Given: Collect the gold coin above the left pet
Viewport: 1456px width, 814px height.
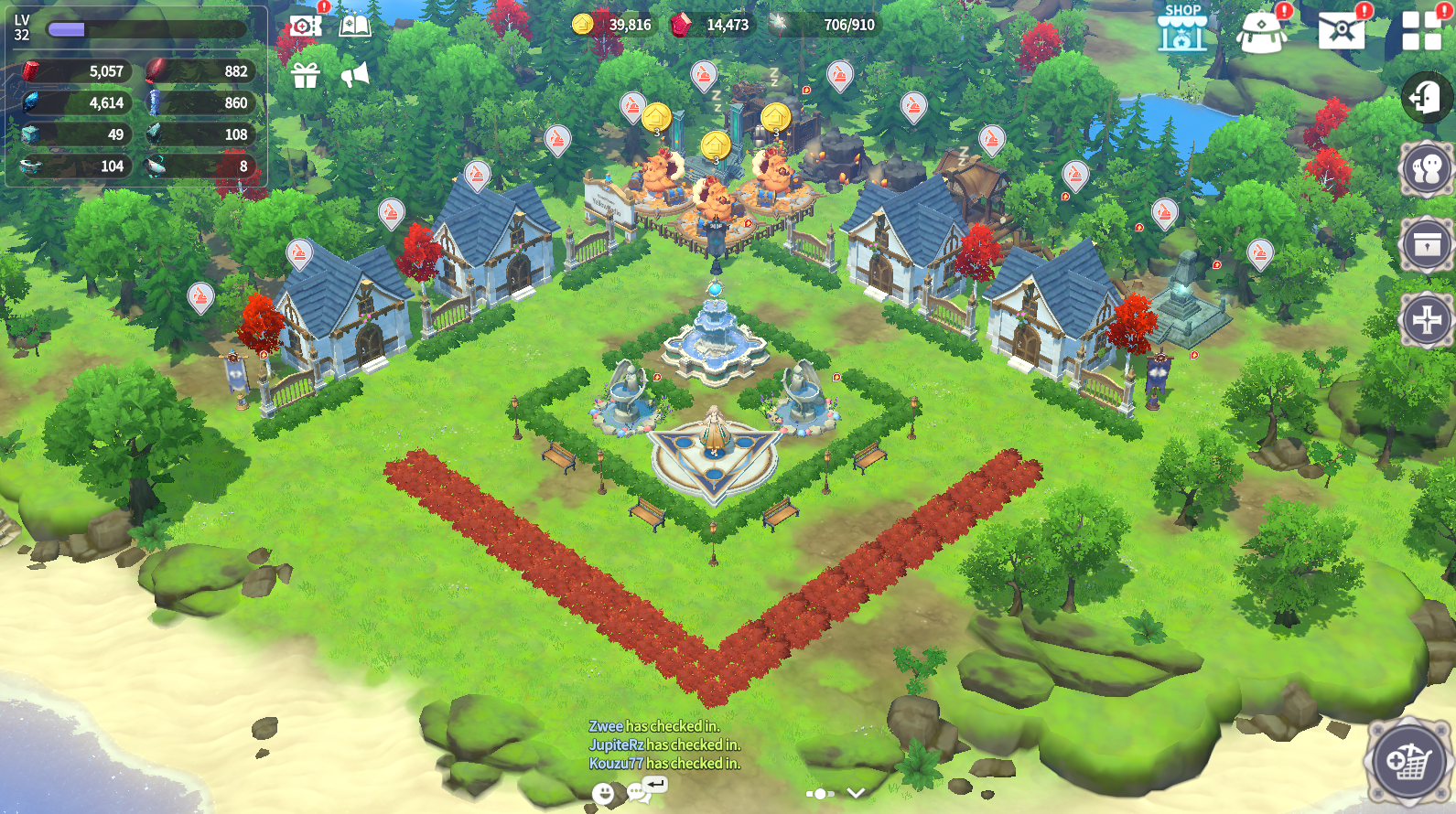Looking at the screenshot, I should point(656,118).
